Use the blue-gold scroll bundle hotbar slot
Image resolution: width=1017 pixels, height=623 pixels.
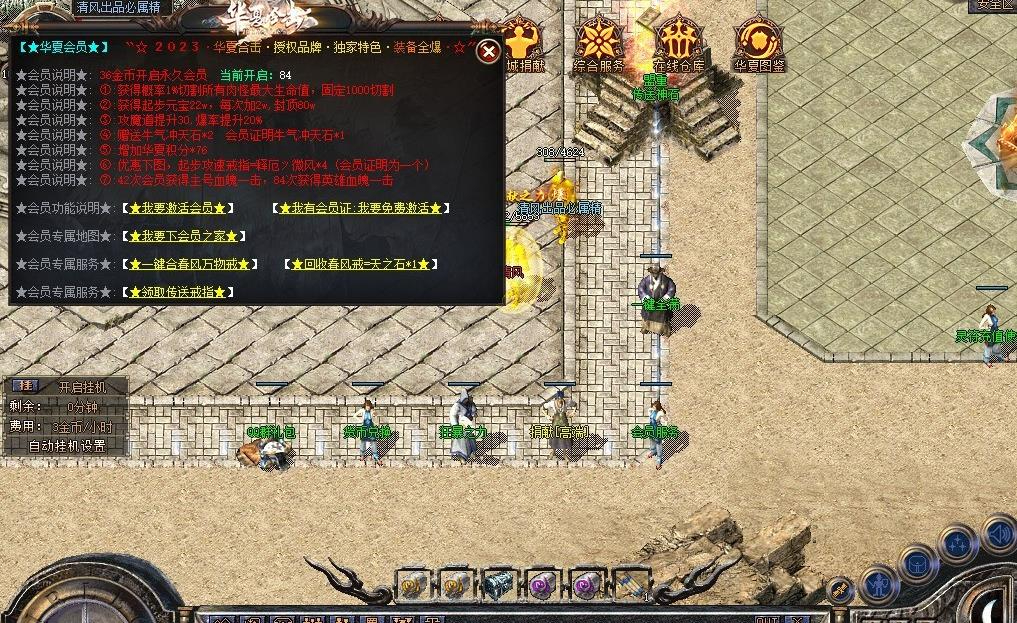tap(630, 583)
